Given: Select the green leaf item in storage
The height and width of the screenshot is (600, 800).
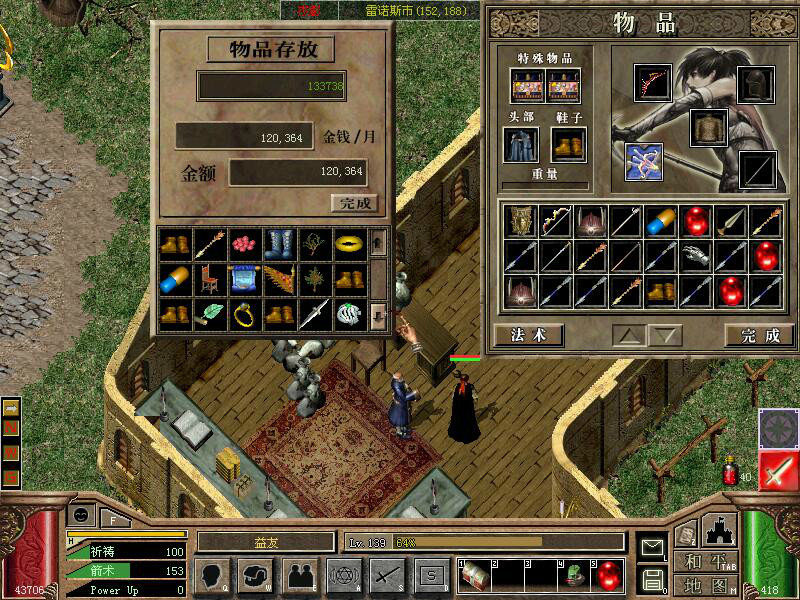Looking at the screenshot, I should point(209,315).
